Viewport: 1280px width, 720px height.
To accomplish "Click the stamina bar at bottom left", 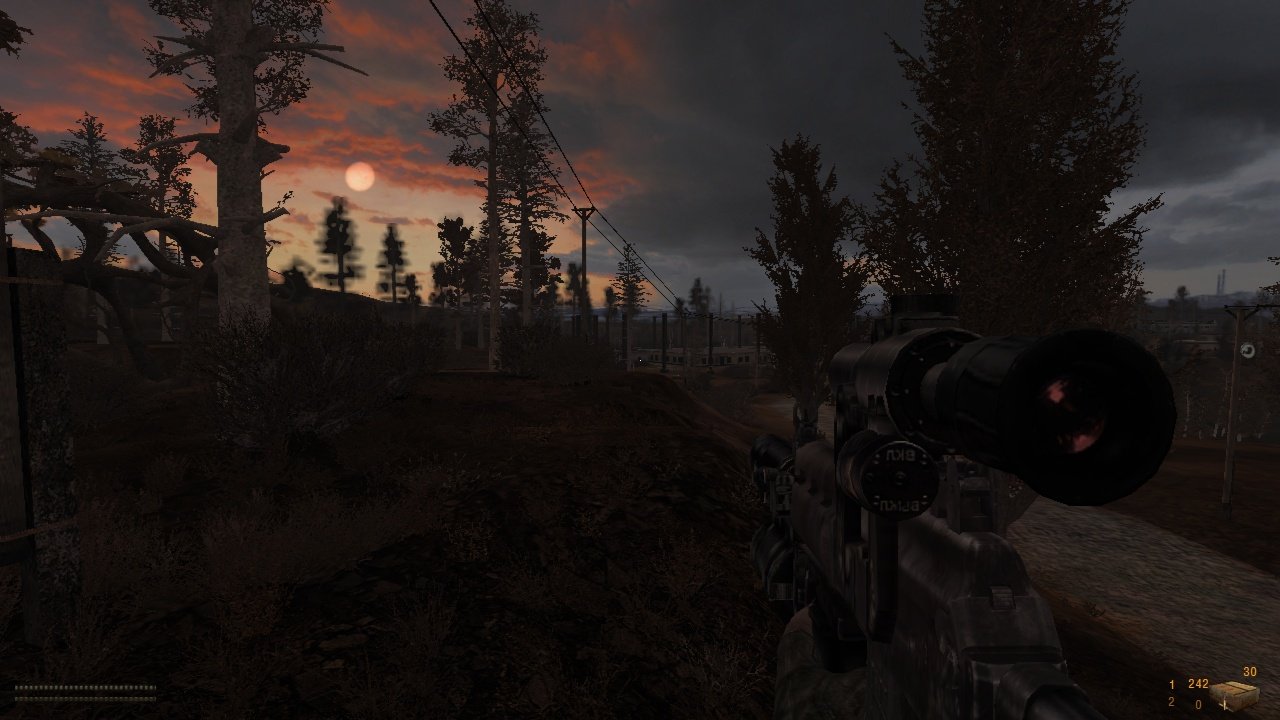I will 85,699.
